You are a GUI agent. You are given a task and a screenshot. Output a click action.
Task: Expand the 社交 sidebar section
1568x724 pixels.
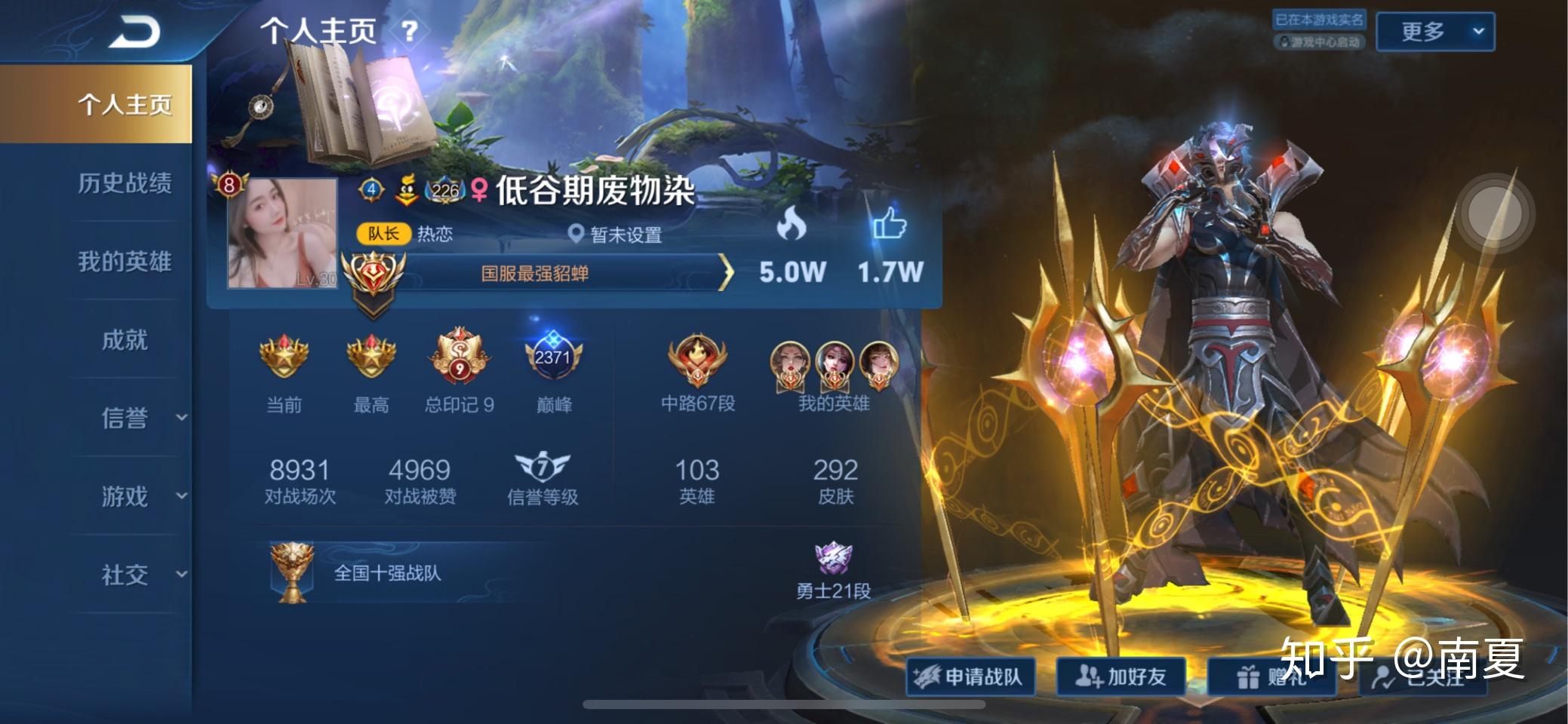[x=124, y=573]
